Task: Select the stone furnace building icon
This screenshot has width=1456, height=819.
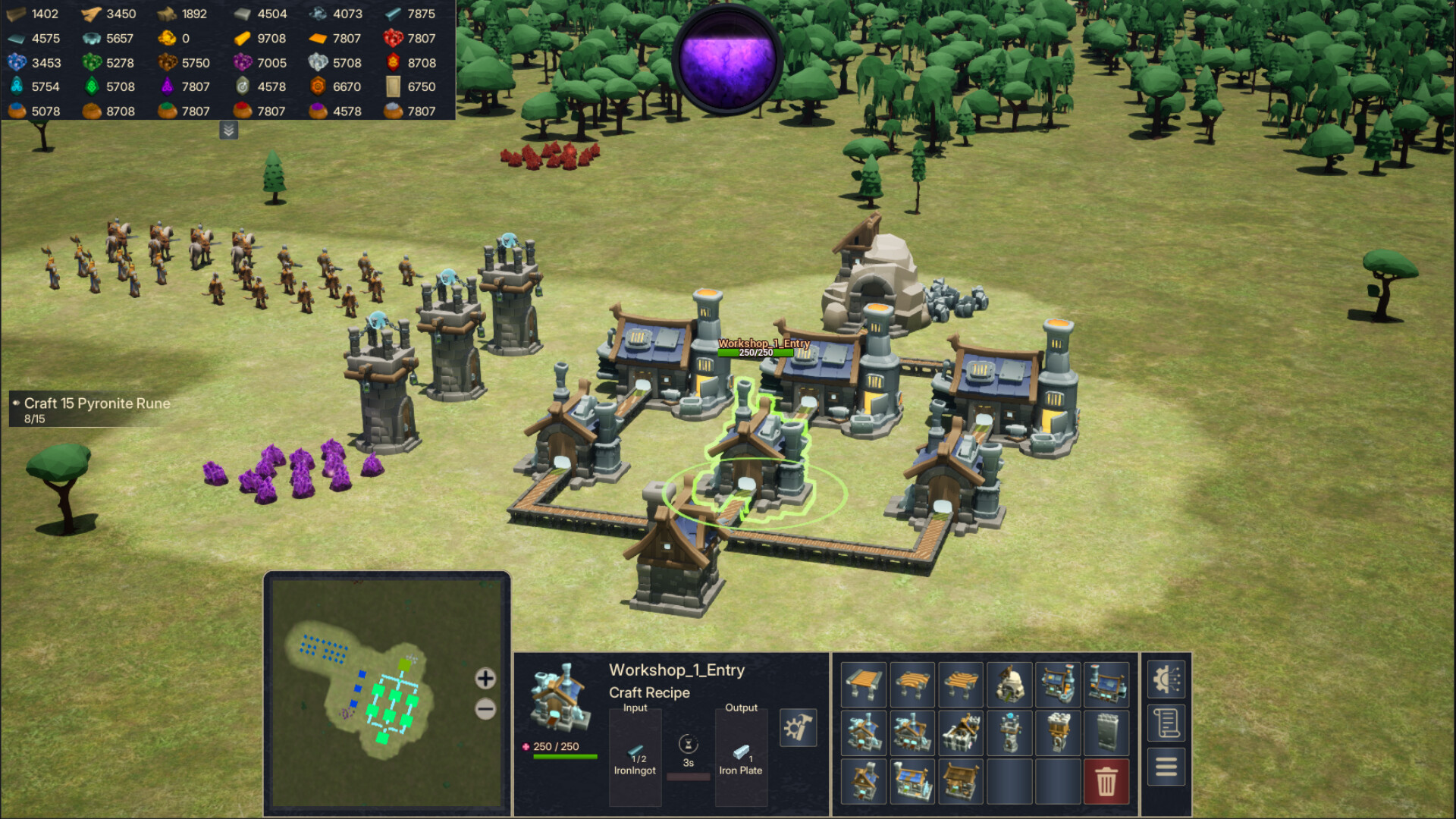Action: [1009, 682]
